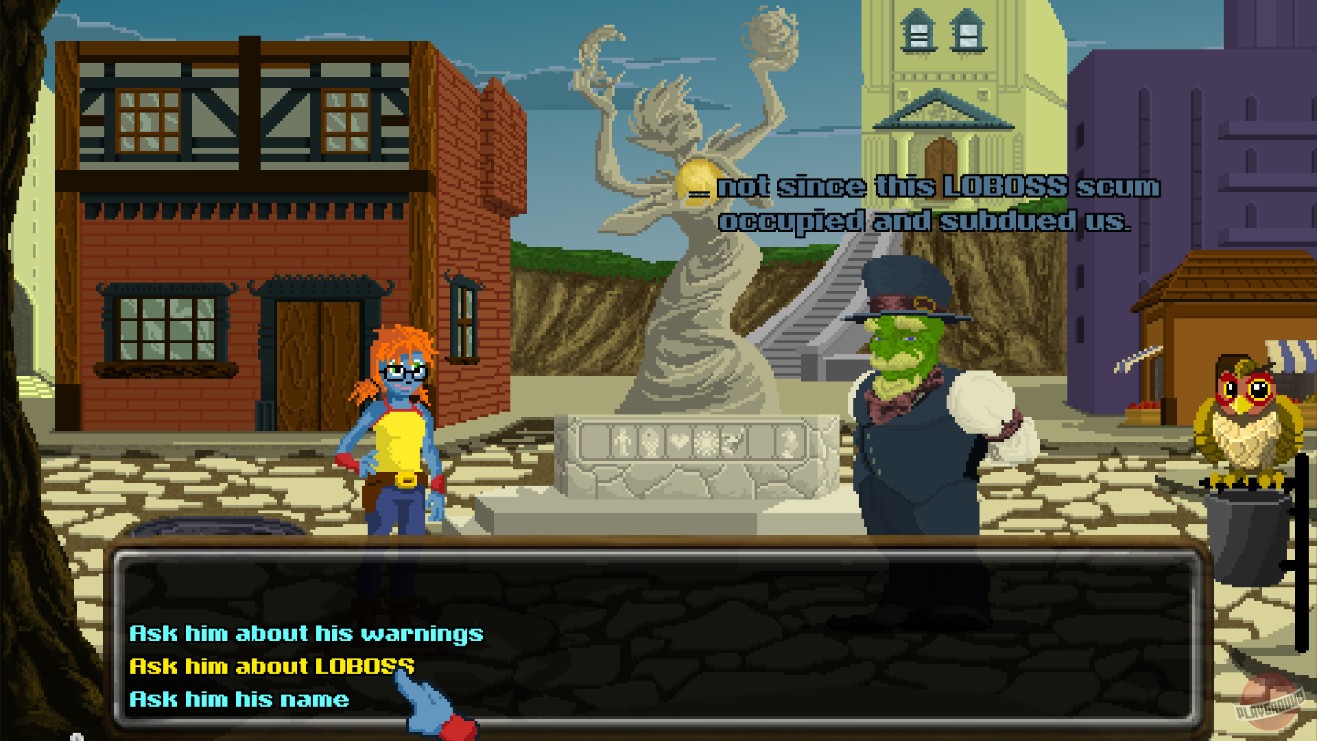The height and width of the screenshot is (741, 1317).
Task: Click the heart carving on the pedestal
Action: [x=679, y=442]
